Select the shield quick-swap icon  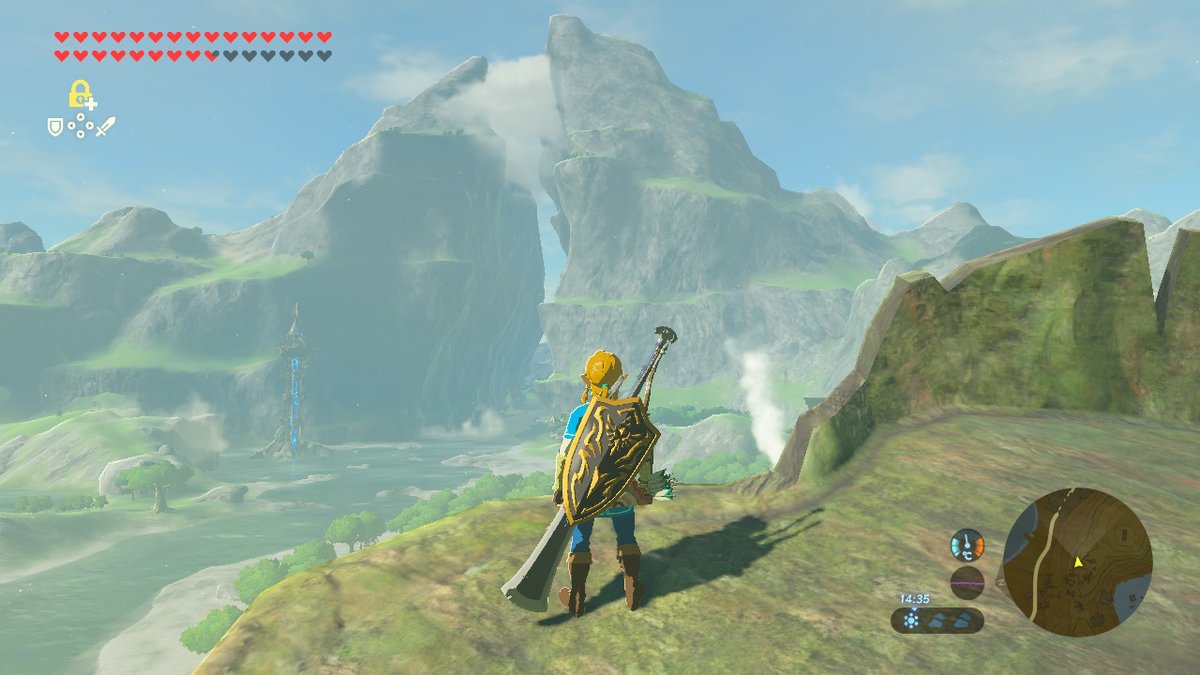[x=56, y=127]
